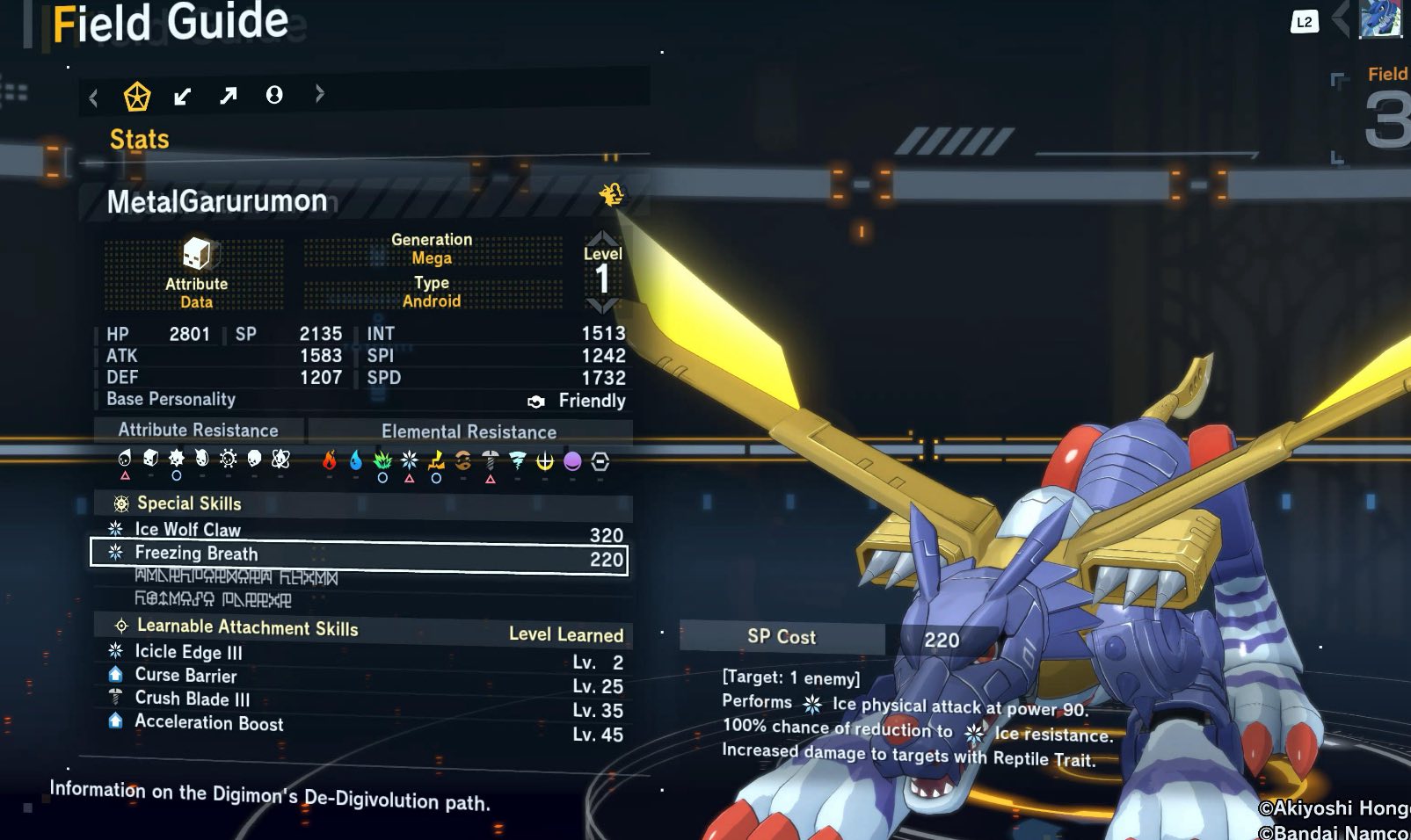Go to the previous tab with left chevron
This screenshot has height=840, width=1411.
[x=94, y=98]
